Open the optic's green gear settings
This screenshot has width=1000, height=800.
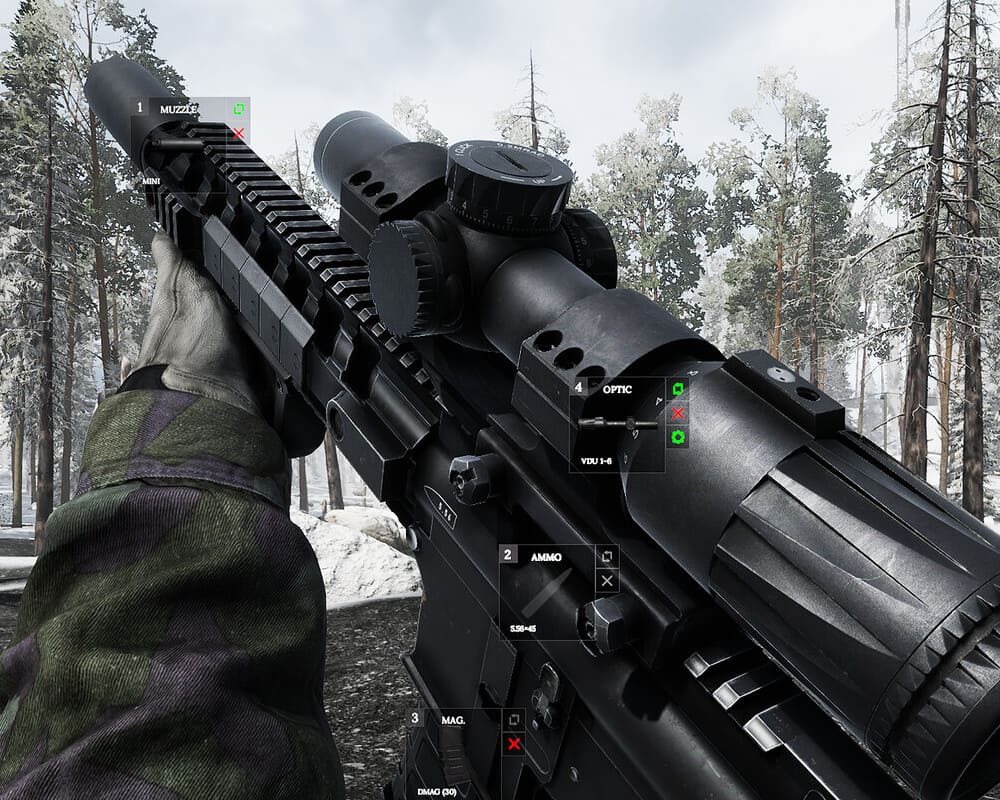coord(678,437)
